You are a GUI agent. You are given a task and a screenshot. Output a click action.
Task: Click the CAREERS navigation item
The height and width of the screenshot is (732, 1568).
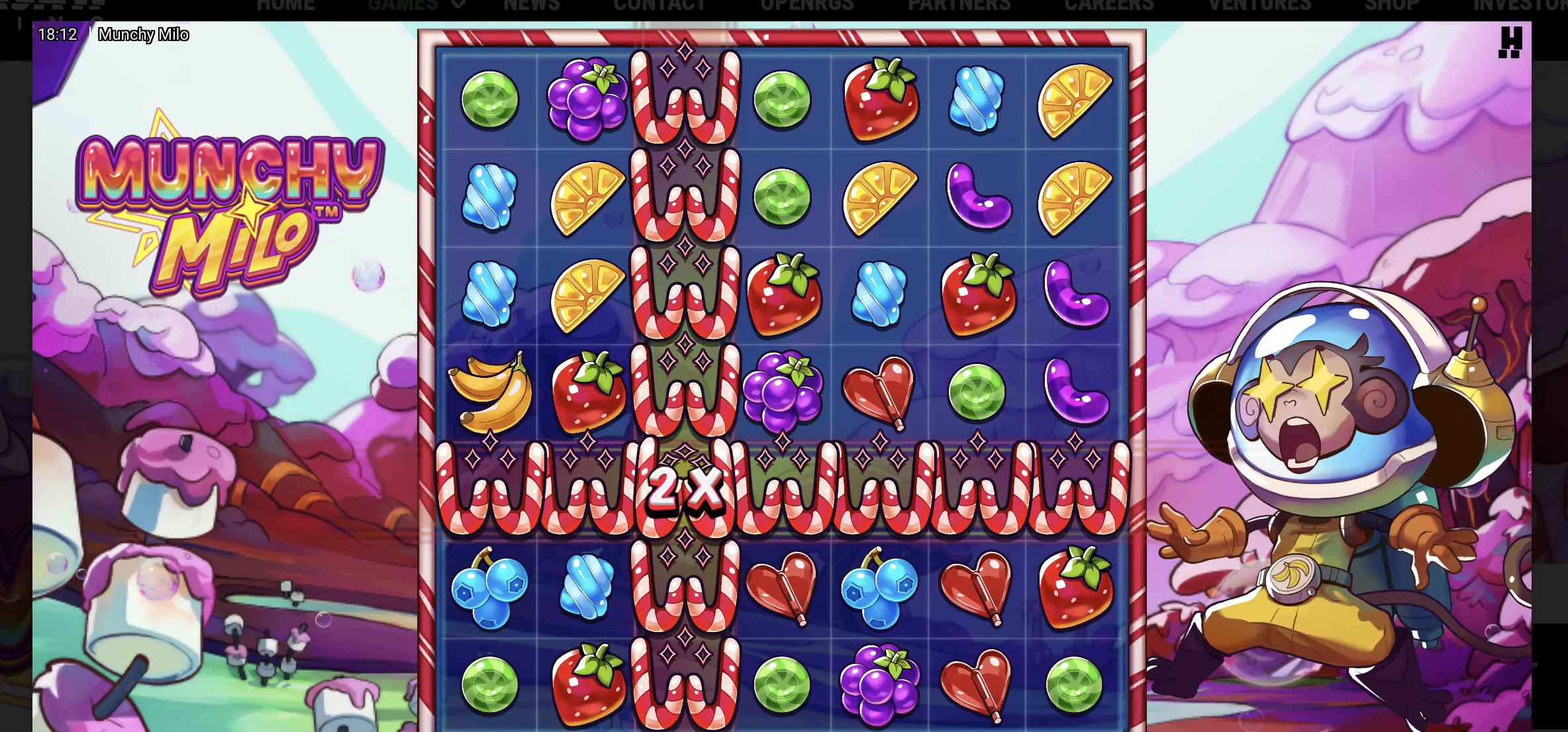[x=1108, y=5]
